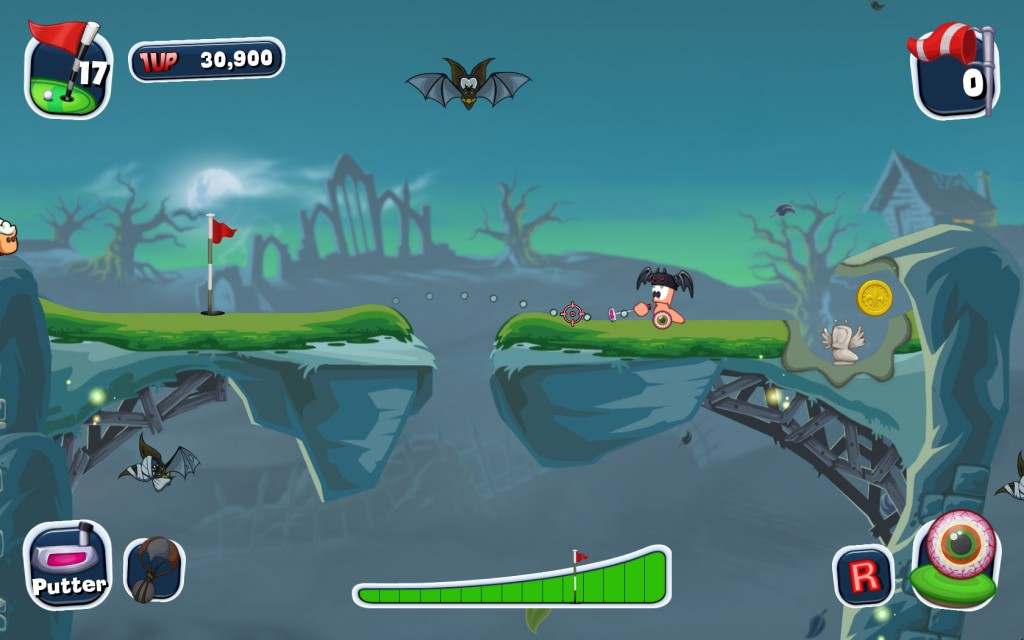
Task: Click the windsock wind indicator
Action: pyautogui.click(x=954, y=72)
